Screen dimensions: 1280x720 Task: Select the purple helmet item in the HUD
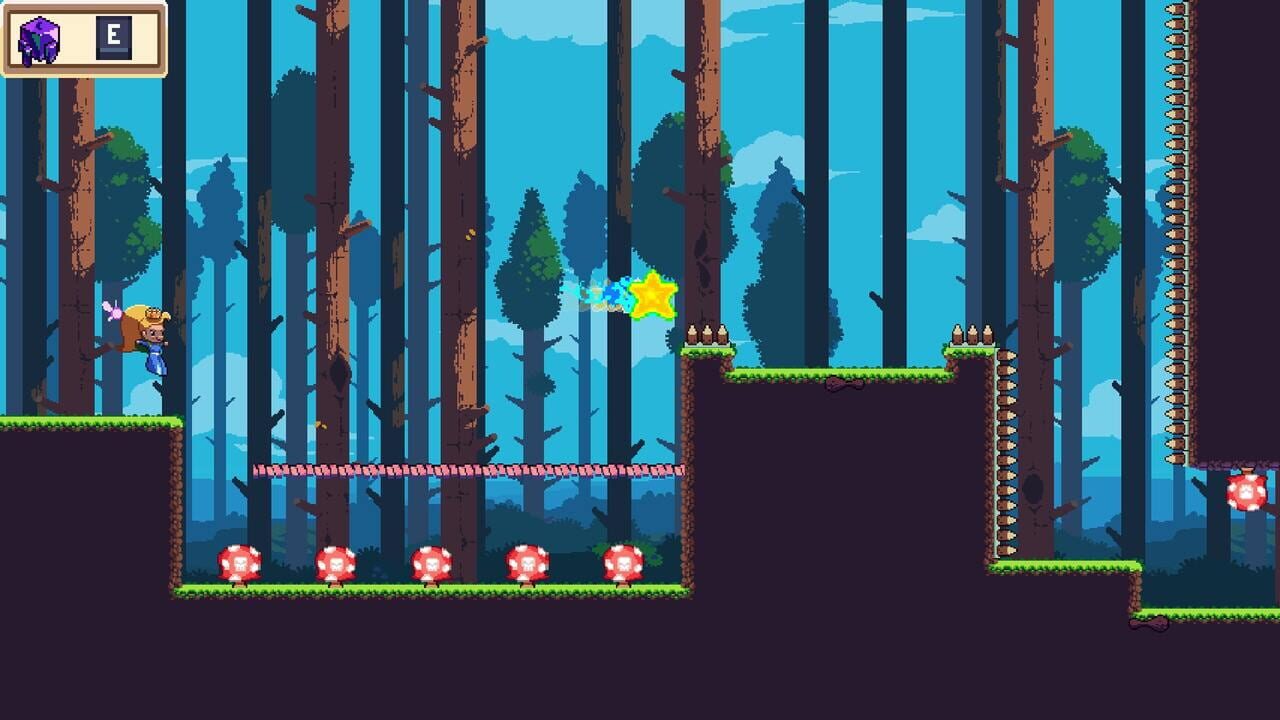38,37
